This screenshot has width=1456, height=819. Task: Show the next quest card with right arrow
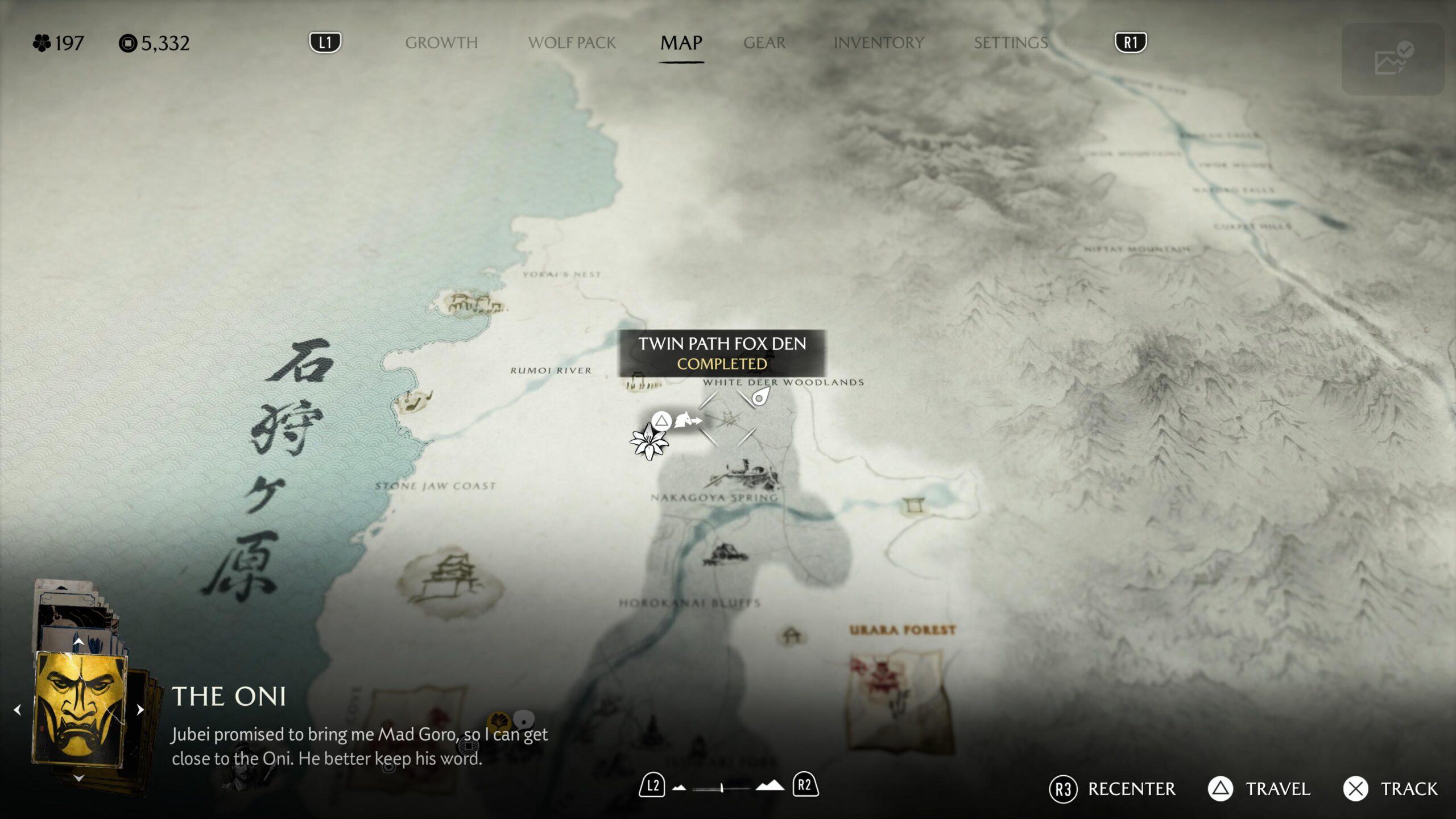(140, 710)
